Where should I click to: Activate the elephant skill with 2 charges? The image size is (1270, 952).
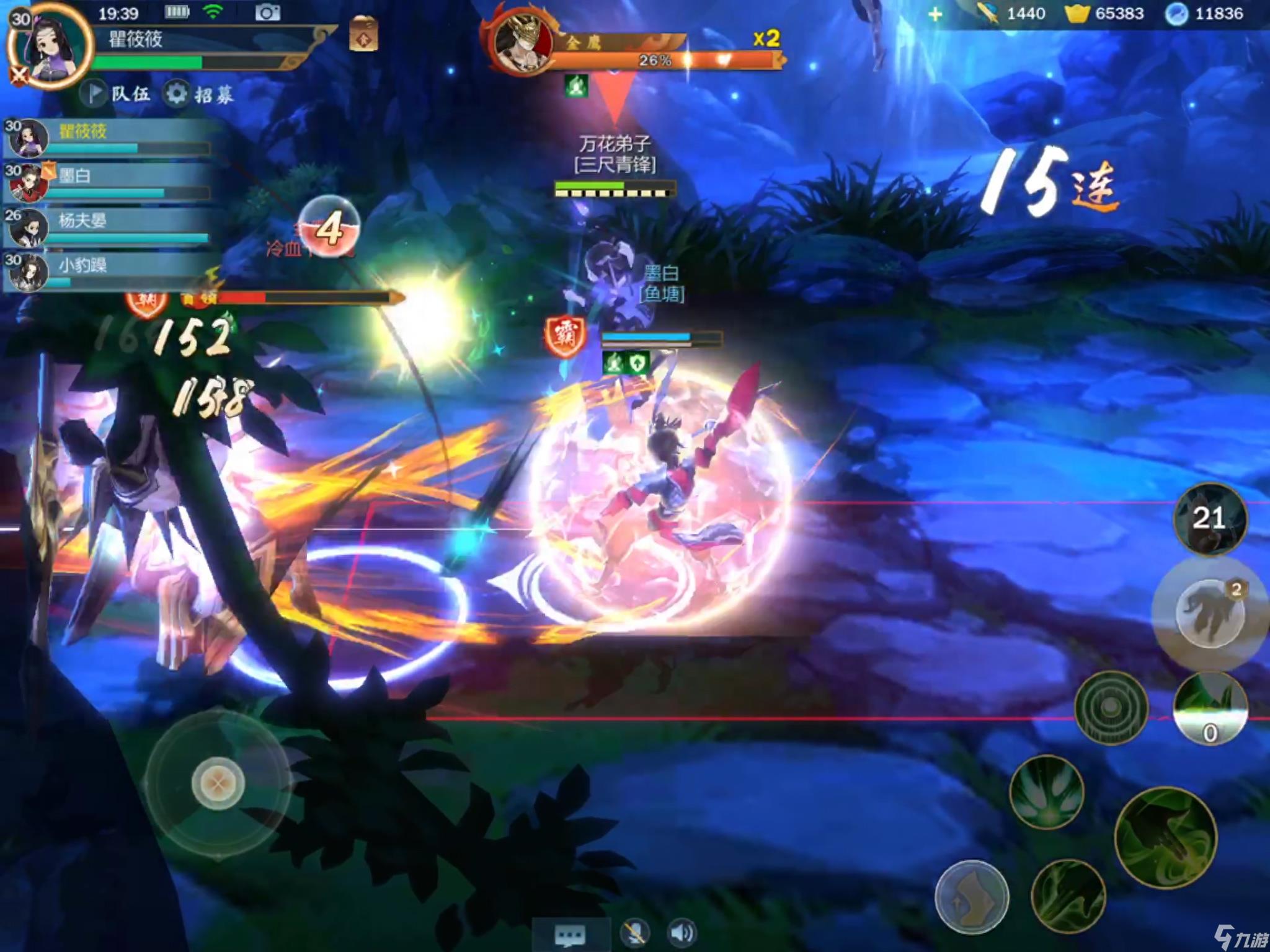[1209, 612]
